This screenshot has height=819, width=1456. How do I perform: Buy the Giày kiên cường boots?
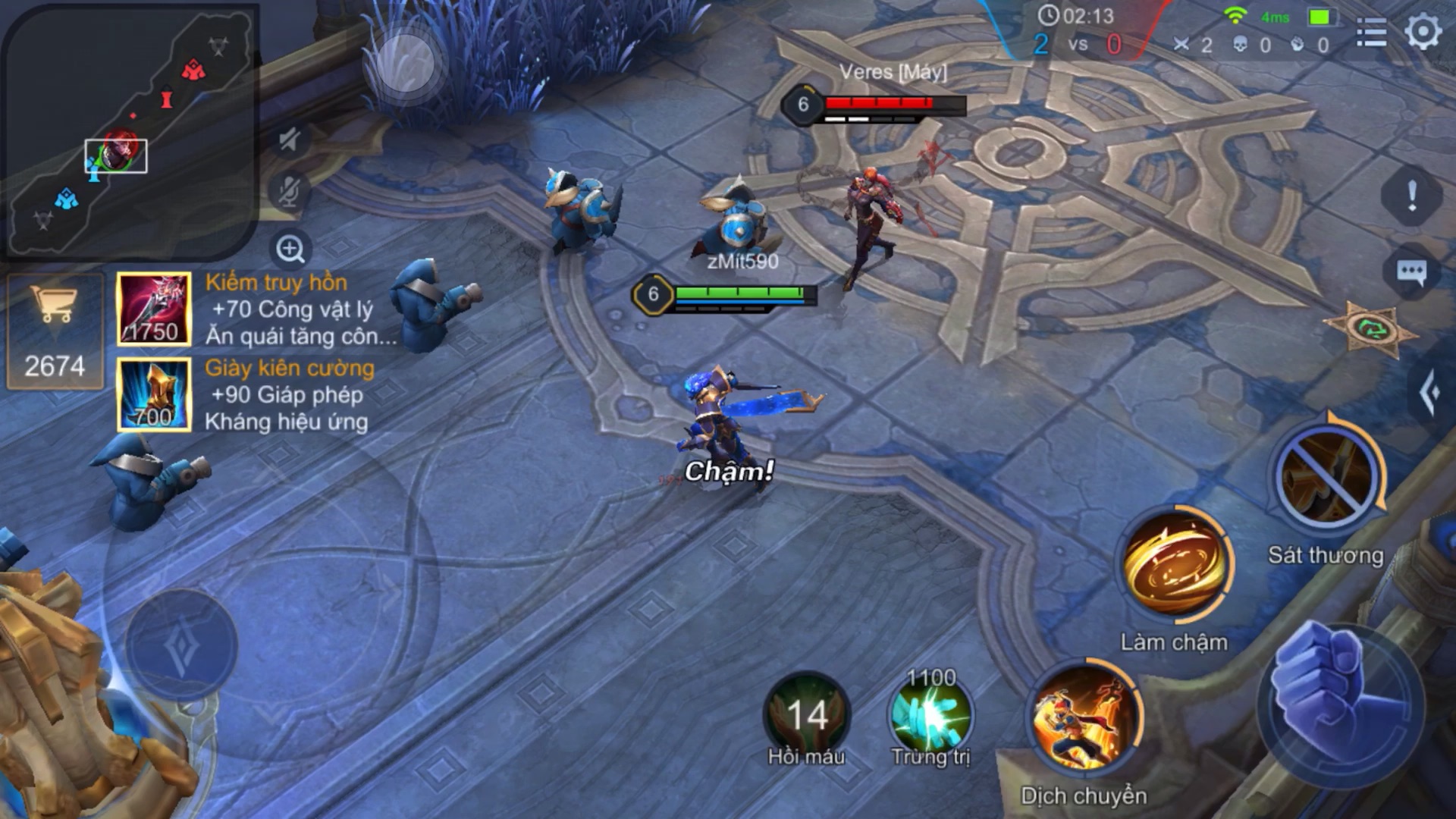pos(154,395)
